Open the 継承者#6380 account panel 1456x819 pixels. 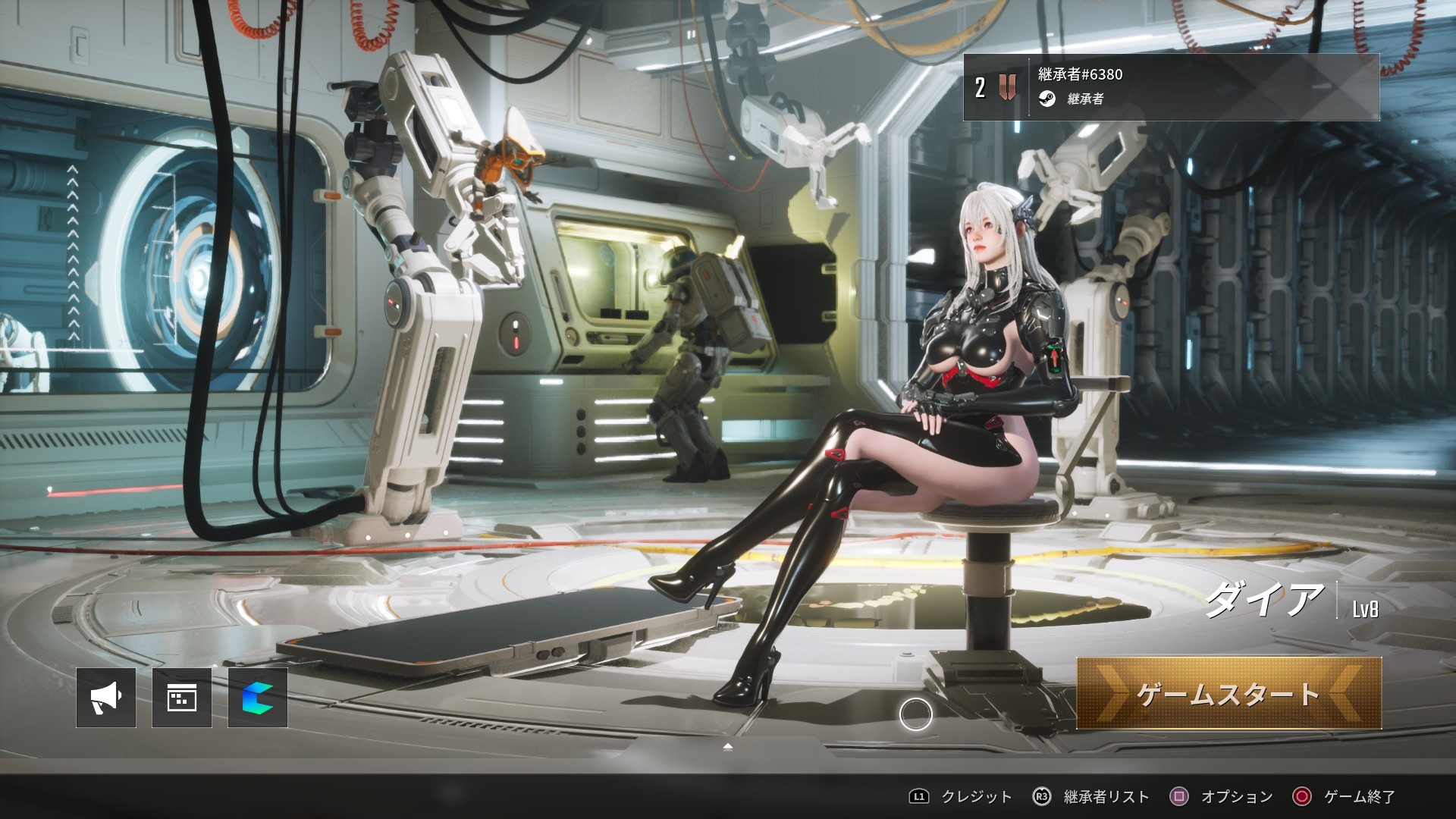(1170, 87)
